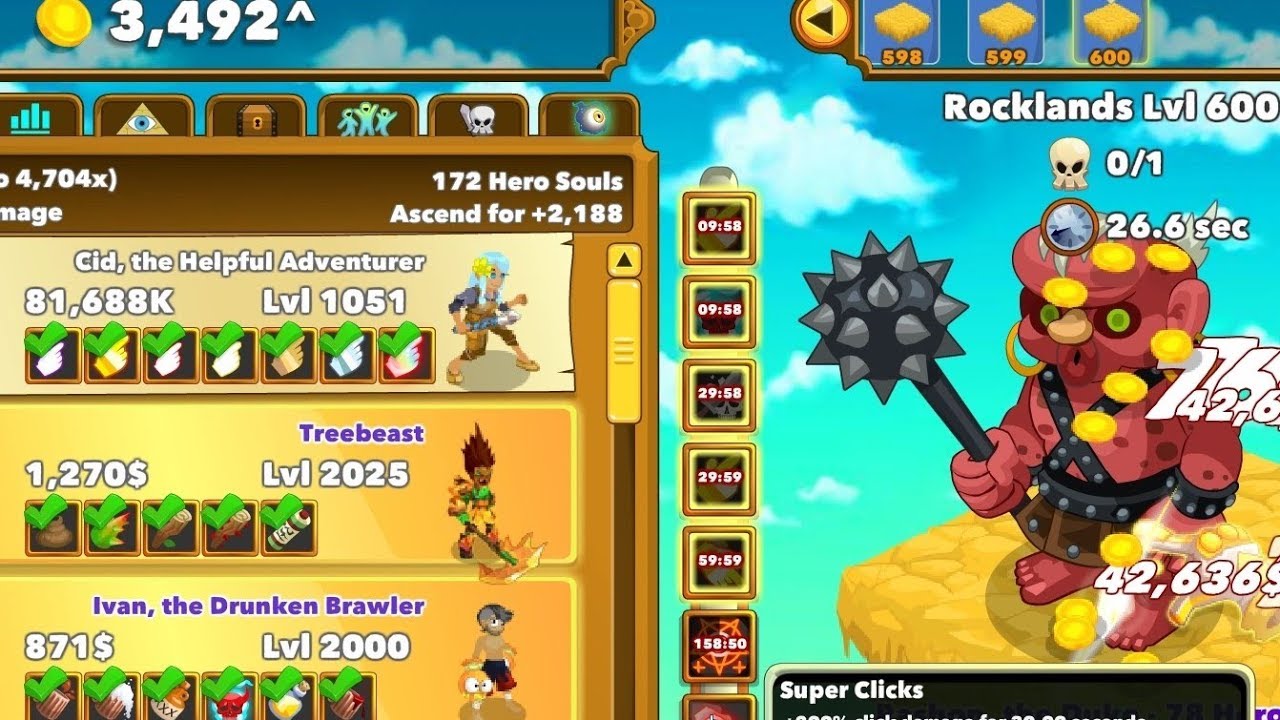The image size is (1280, 720).
Task: Select zone 599 tile
Action: pyautogui.click(x=1005, y=32)
